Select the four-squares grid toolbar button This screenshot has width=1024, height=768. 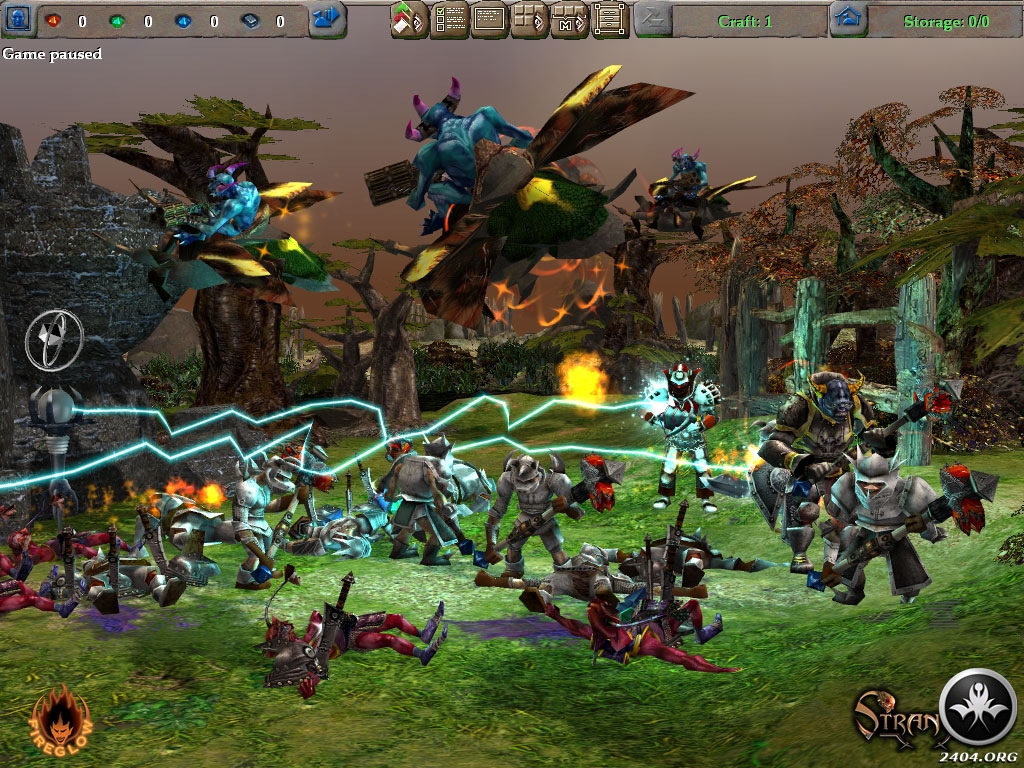[x=530, y=19]
